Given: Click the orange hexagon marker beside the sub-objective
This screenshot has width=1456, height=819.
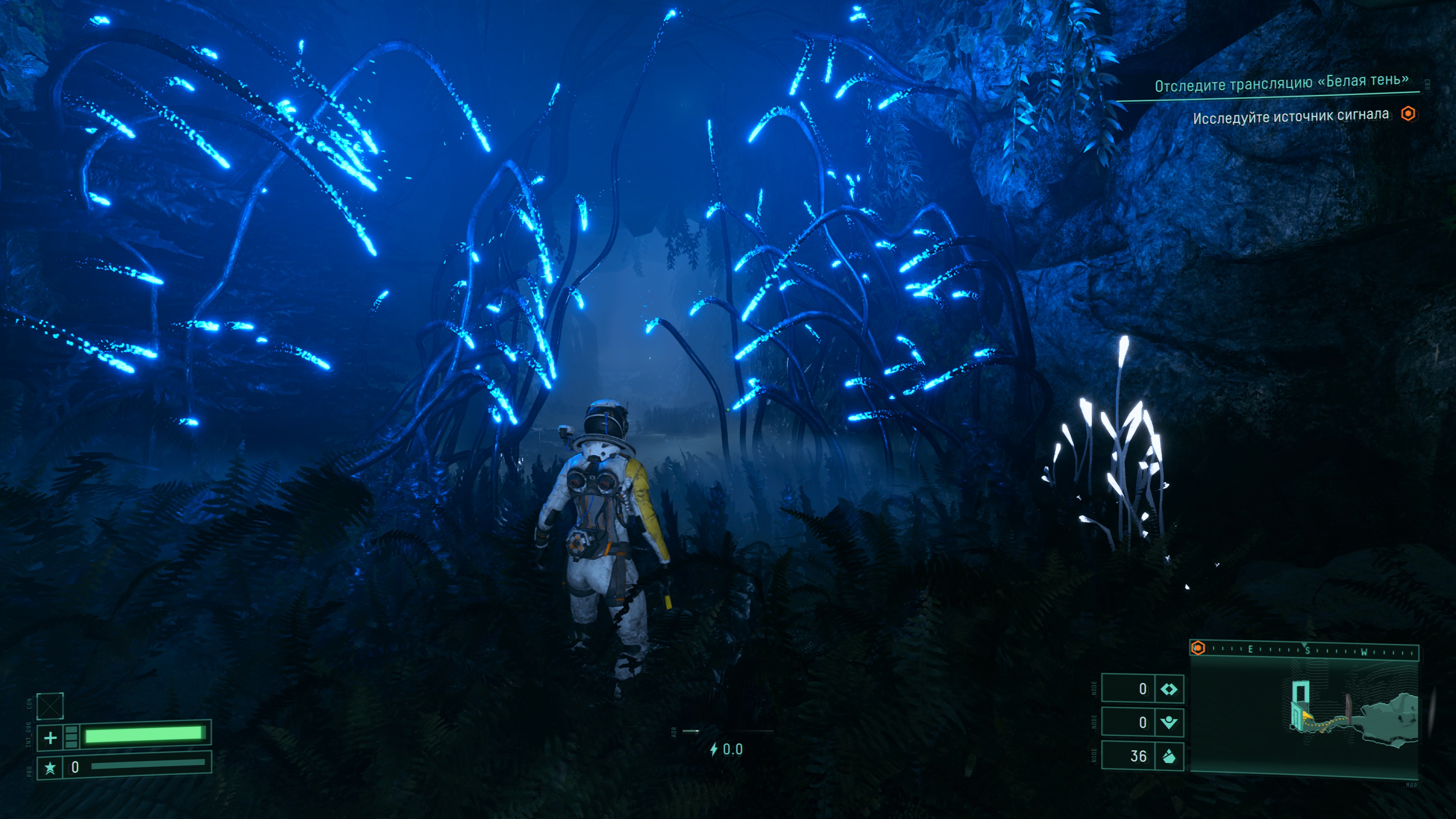Looking at the screenshot, I should pyautogui.click(x=1408, y=114).
